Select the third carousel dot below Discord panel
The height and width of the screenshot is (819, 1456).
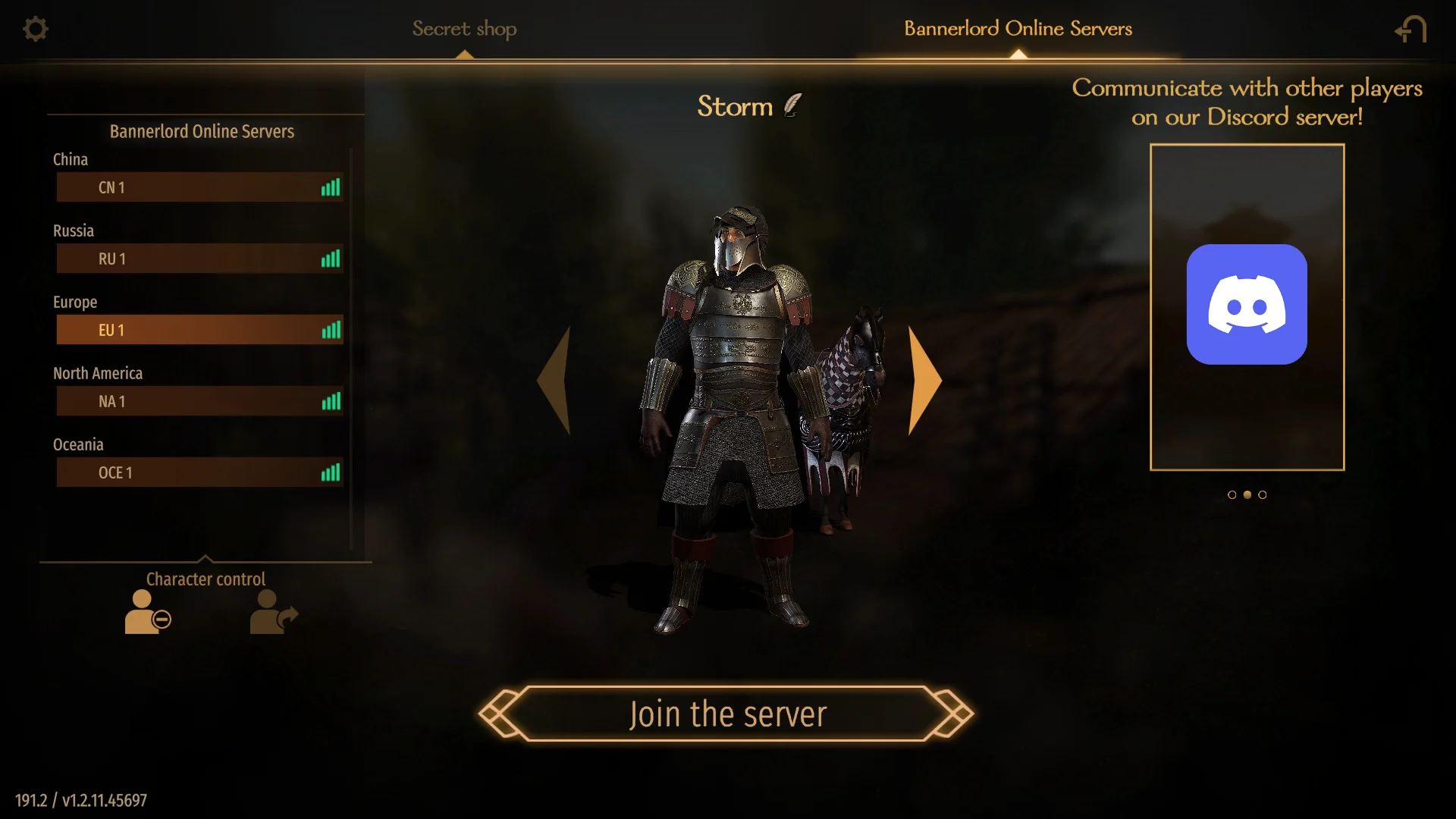(1262, 494)
